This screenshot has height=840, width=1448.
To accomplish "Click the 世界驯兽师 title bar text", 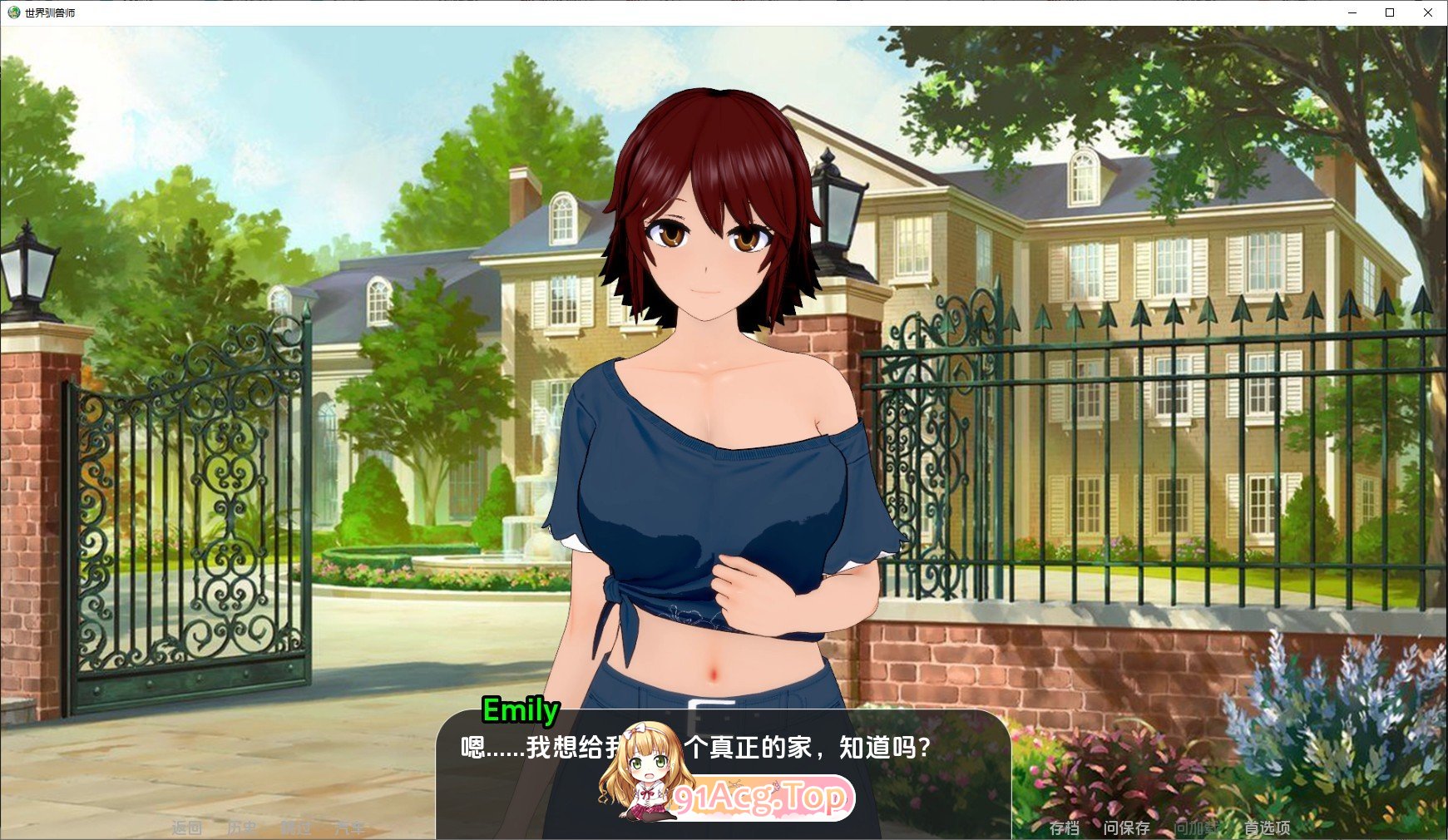I will click(x=52, y=12).
